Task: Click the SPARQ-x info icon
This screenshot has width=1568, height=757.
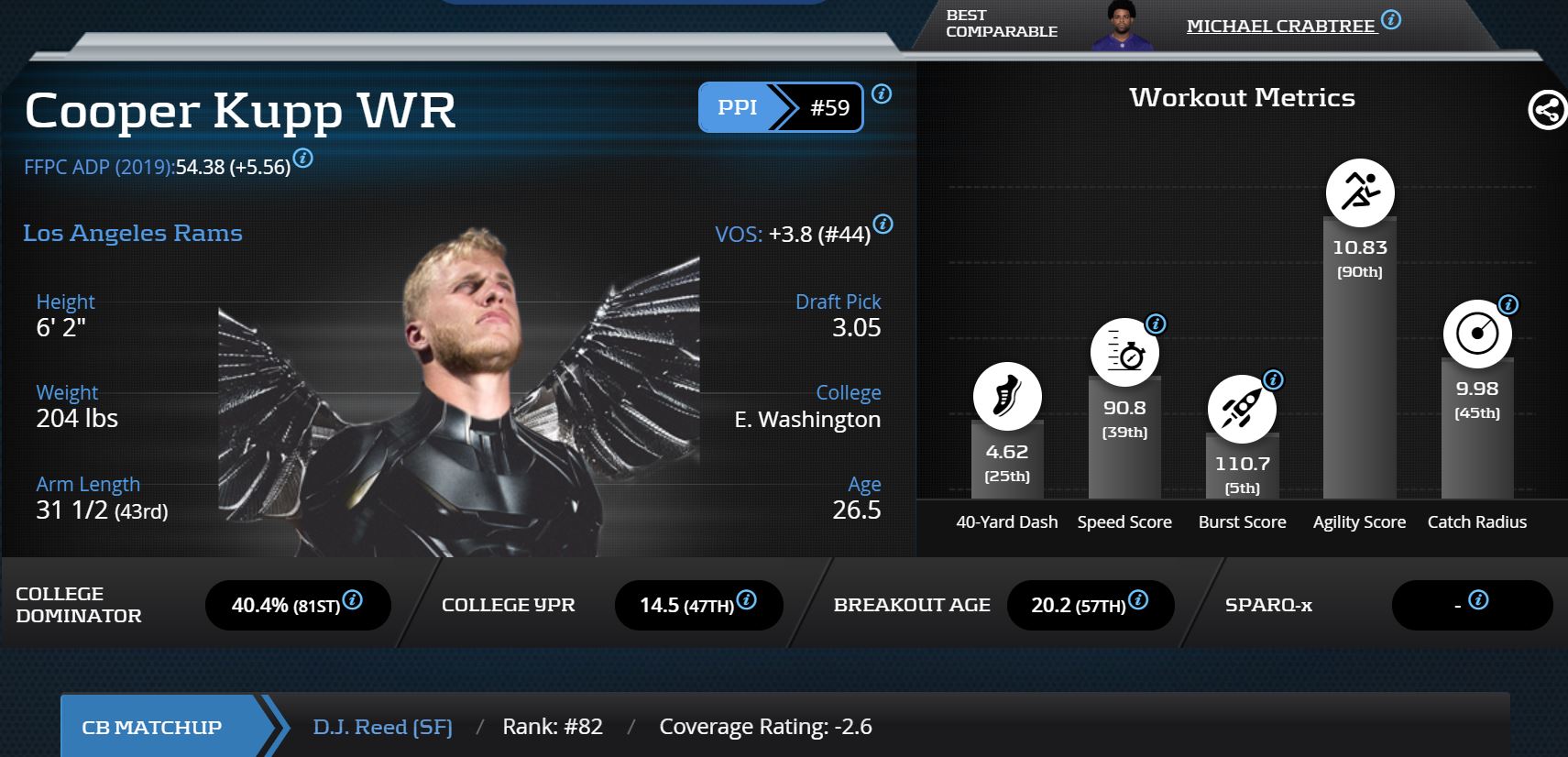Action: [1478, 599]
